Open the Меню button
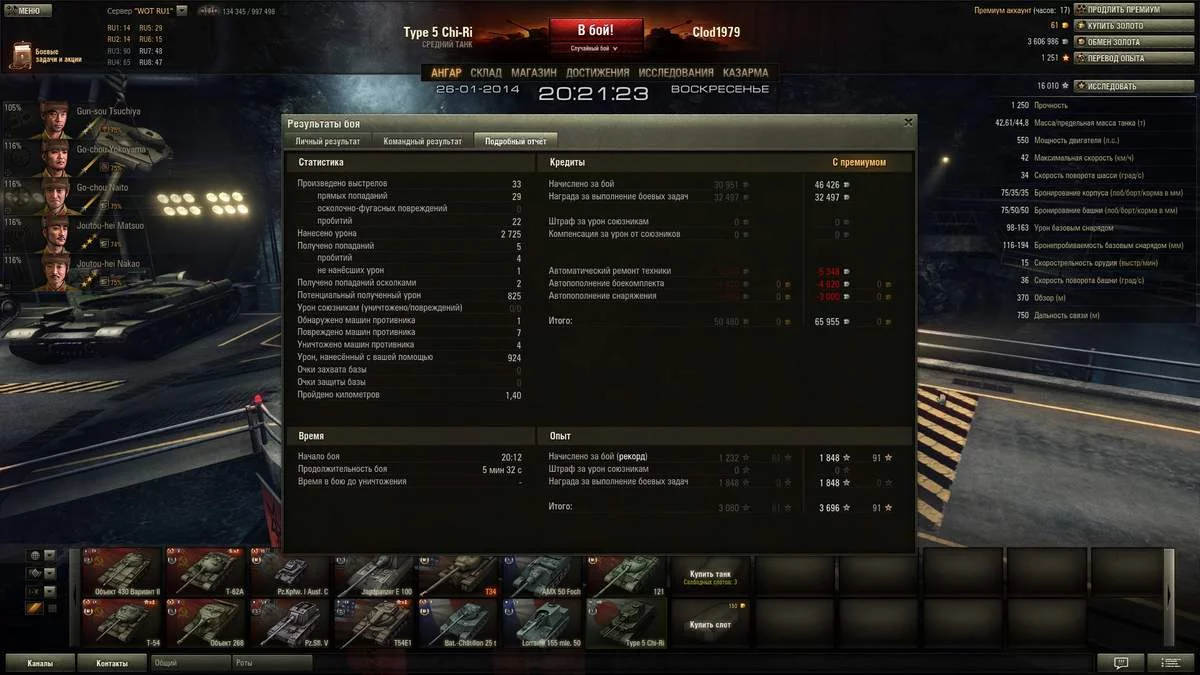Viewport: 1200px width, 675px height. coord(24,10)
